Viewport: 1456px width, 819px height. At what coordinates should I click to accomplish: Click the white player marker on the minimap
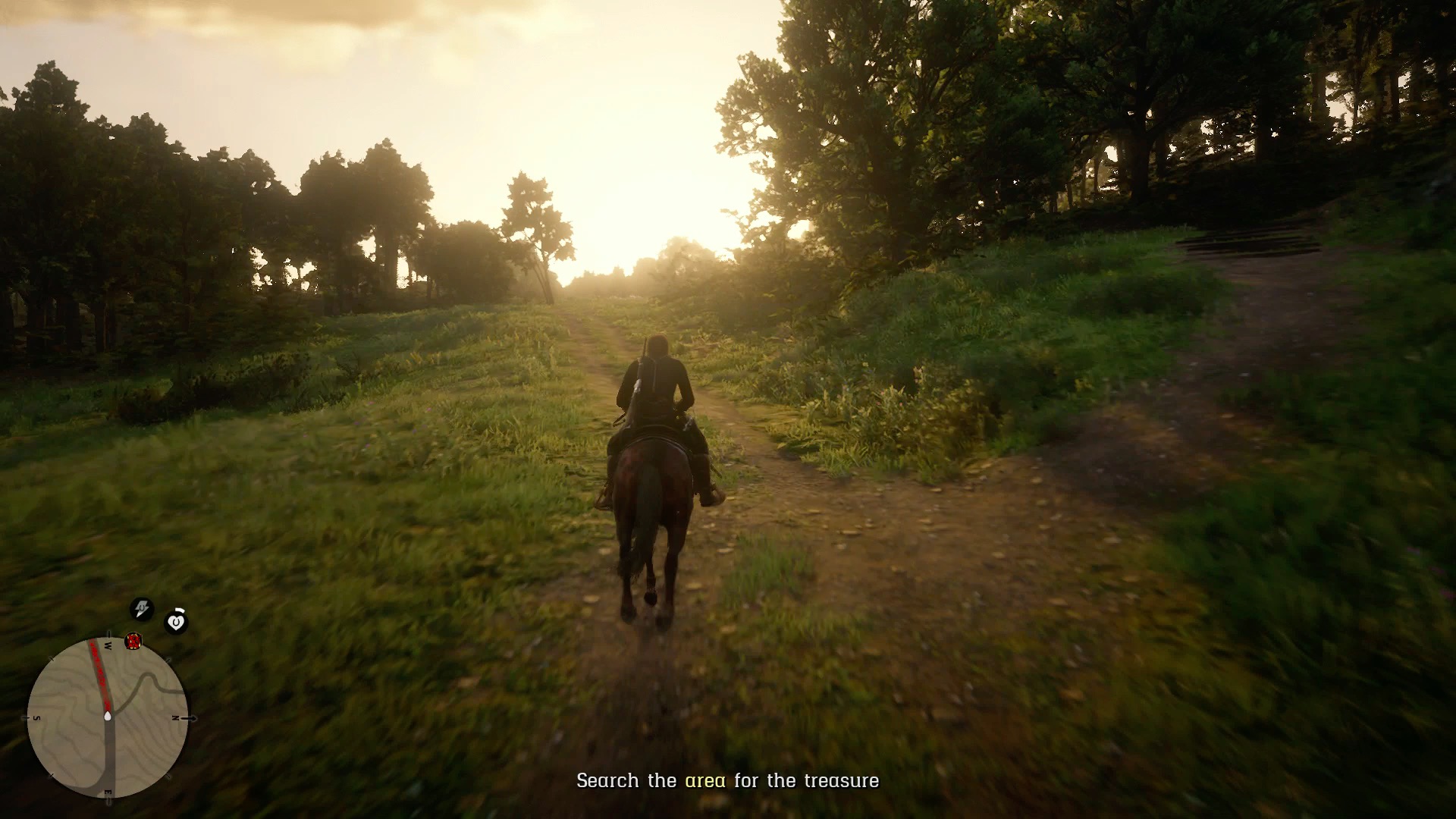pyautogui.click(x=108, y=715)
